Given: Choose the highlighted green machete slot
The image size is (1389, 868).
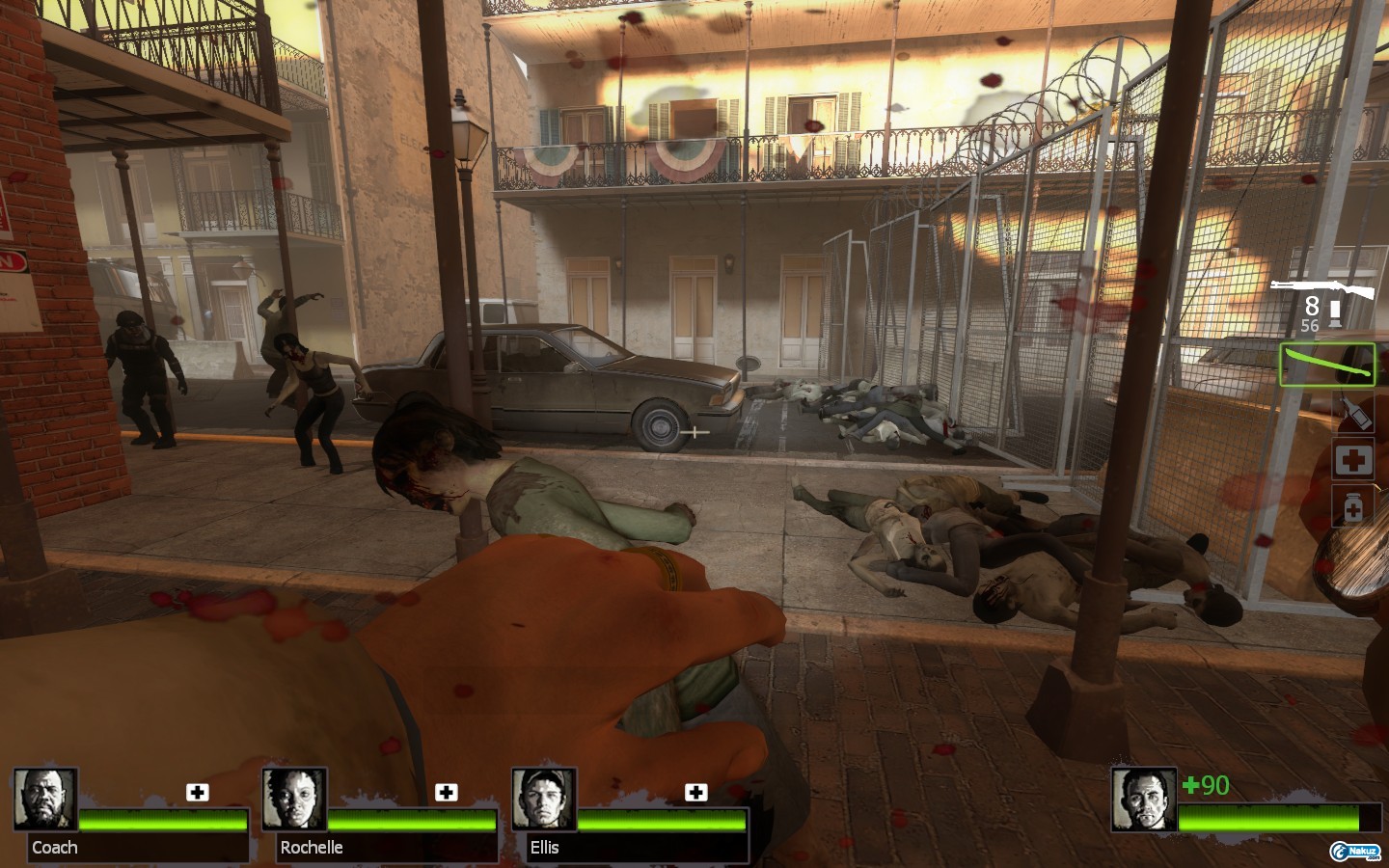Looking at the screenshot, I should click(x=1327, y=366).
